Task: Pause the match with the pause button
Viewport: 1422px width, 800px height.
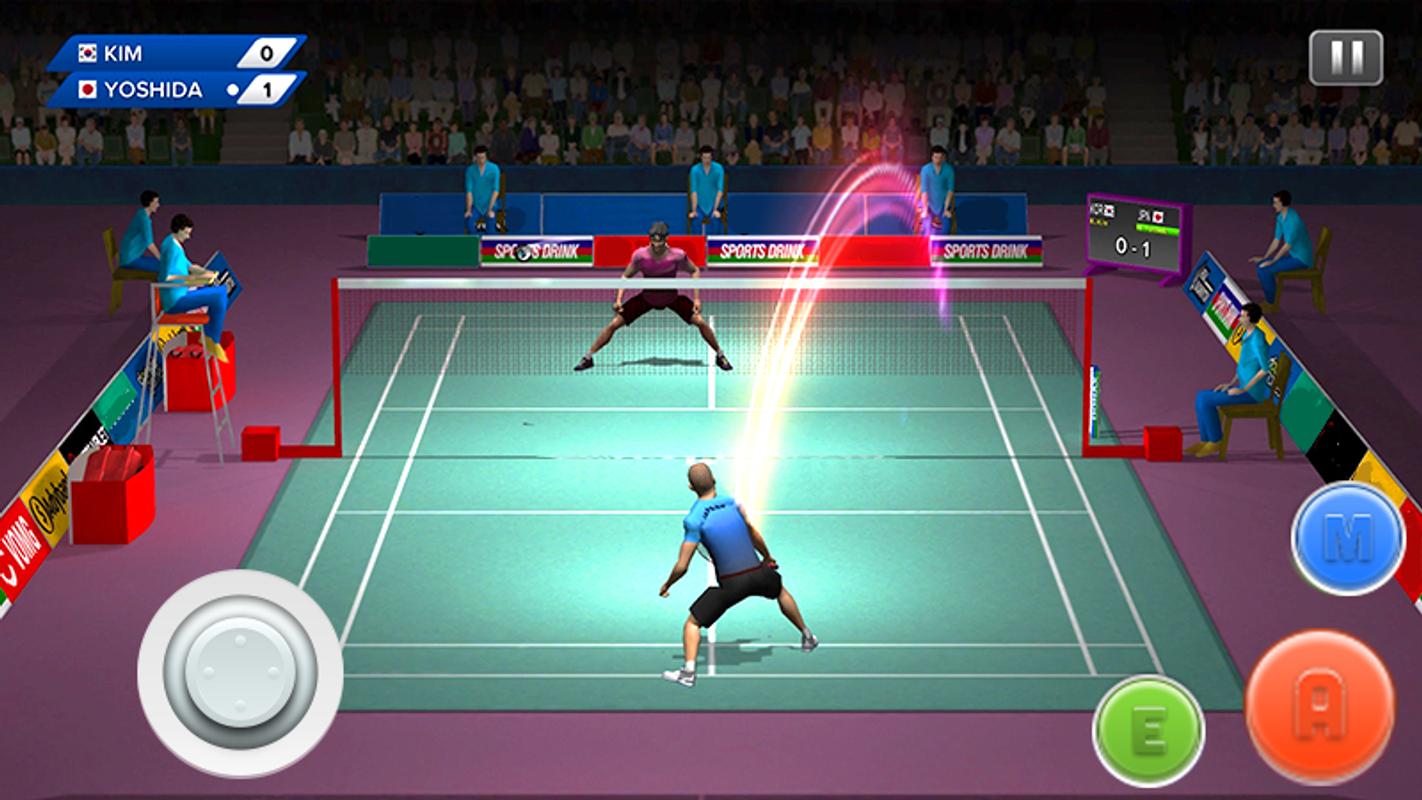Action: point(1345,58)
